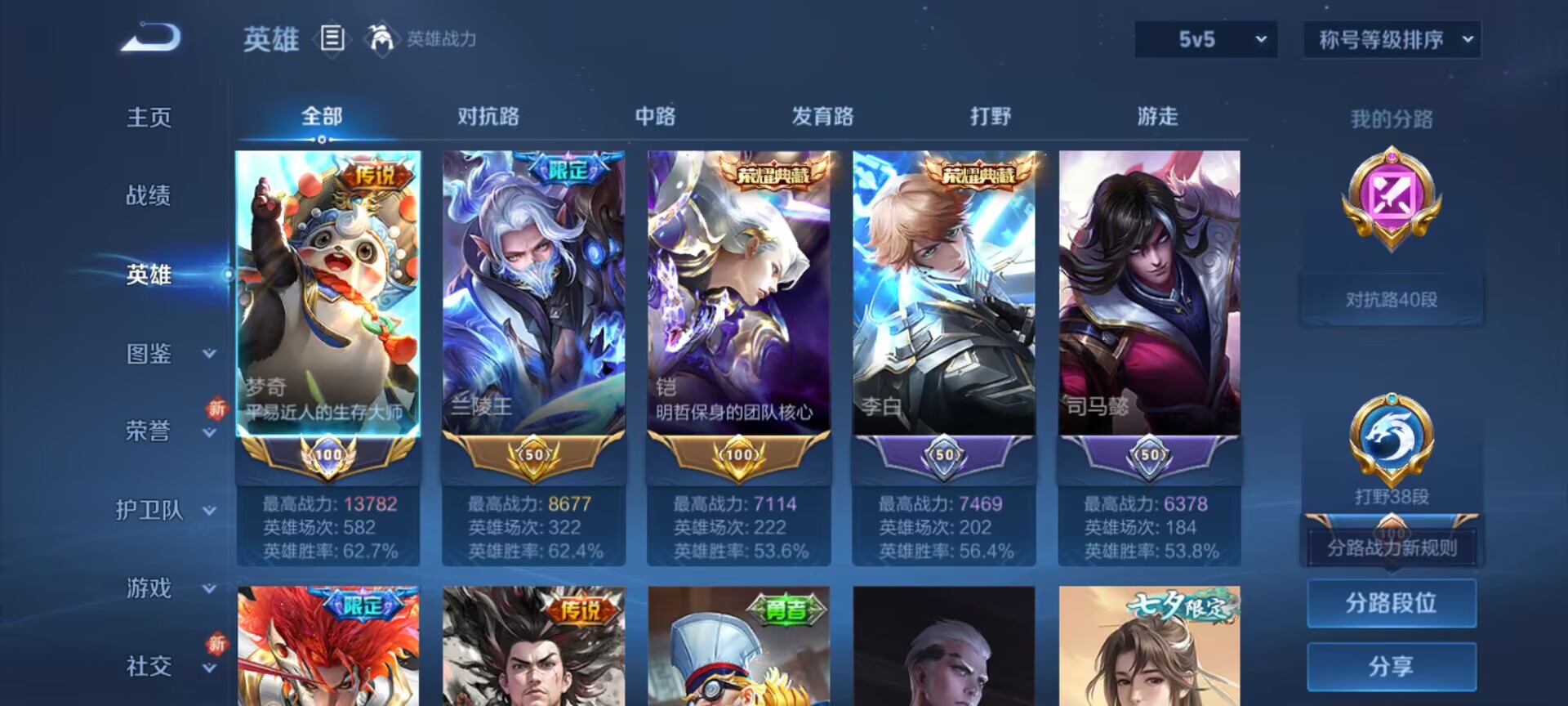This screenshot has width=1568, height=706.
Task: Select the 主页 sidebar entry
Action: pos(148,117)
